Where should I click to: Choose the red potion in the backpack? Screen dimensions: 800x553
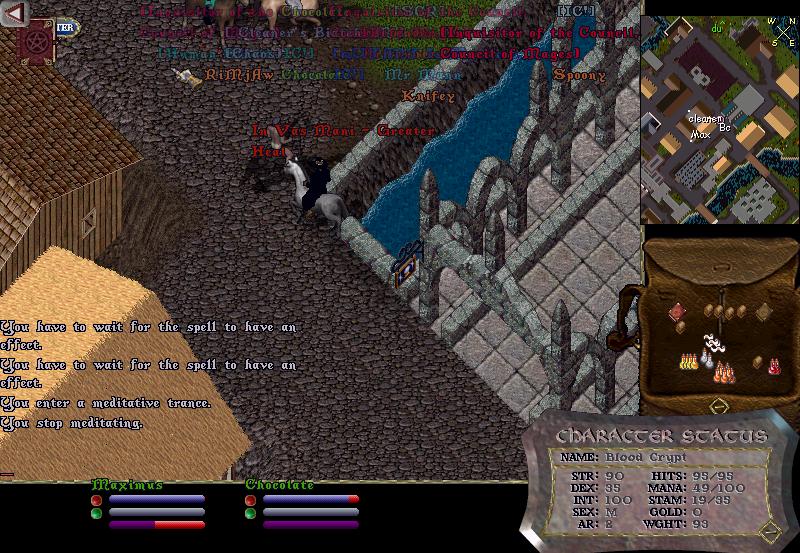pyautogui.click(x=773, y=365)
